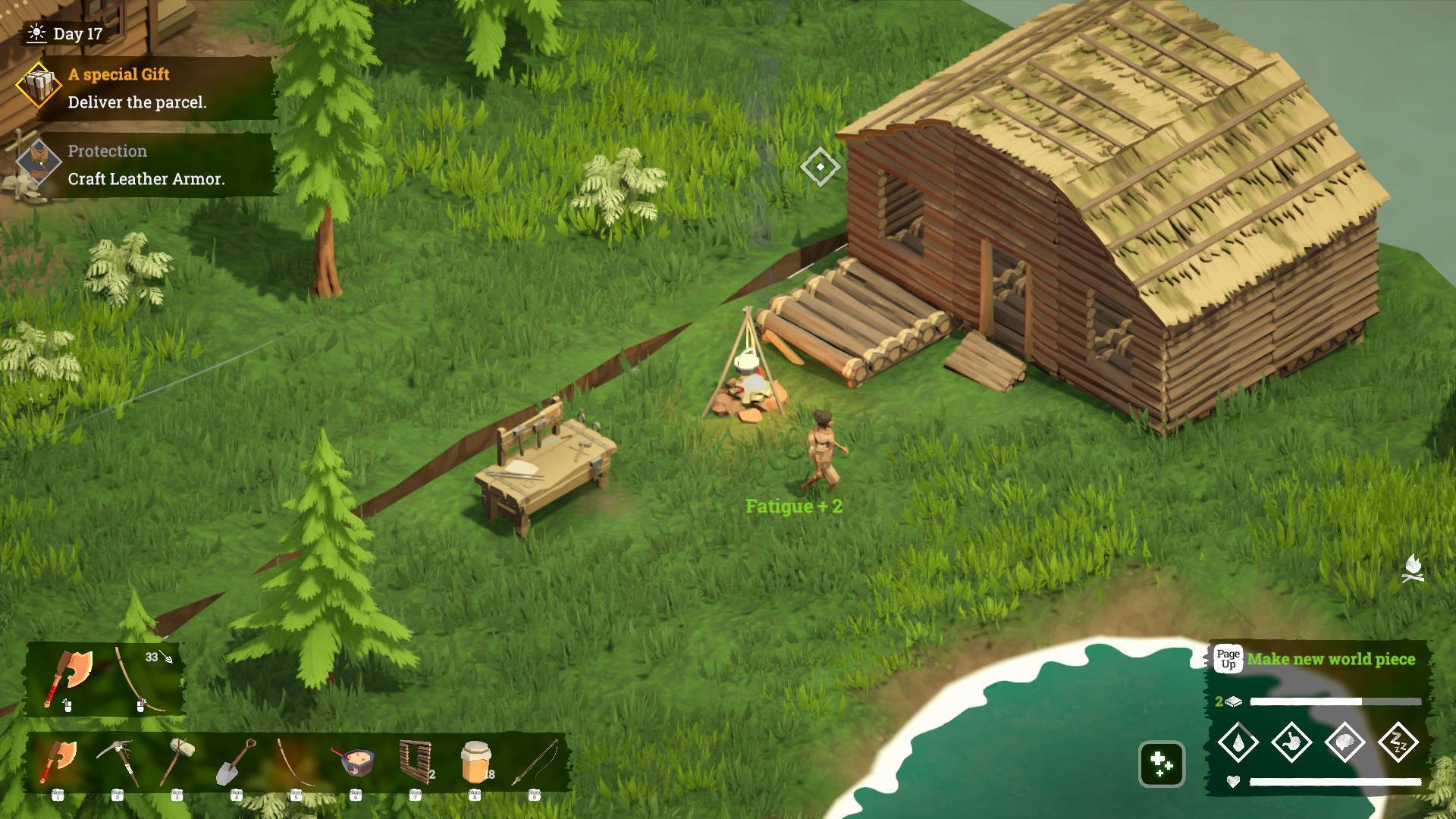Click 'Make new world piece'
This screenshot has width=1456, height=819.
pyautogui.click(x=1330, y=659)
